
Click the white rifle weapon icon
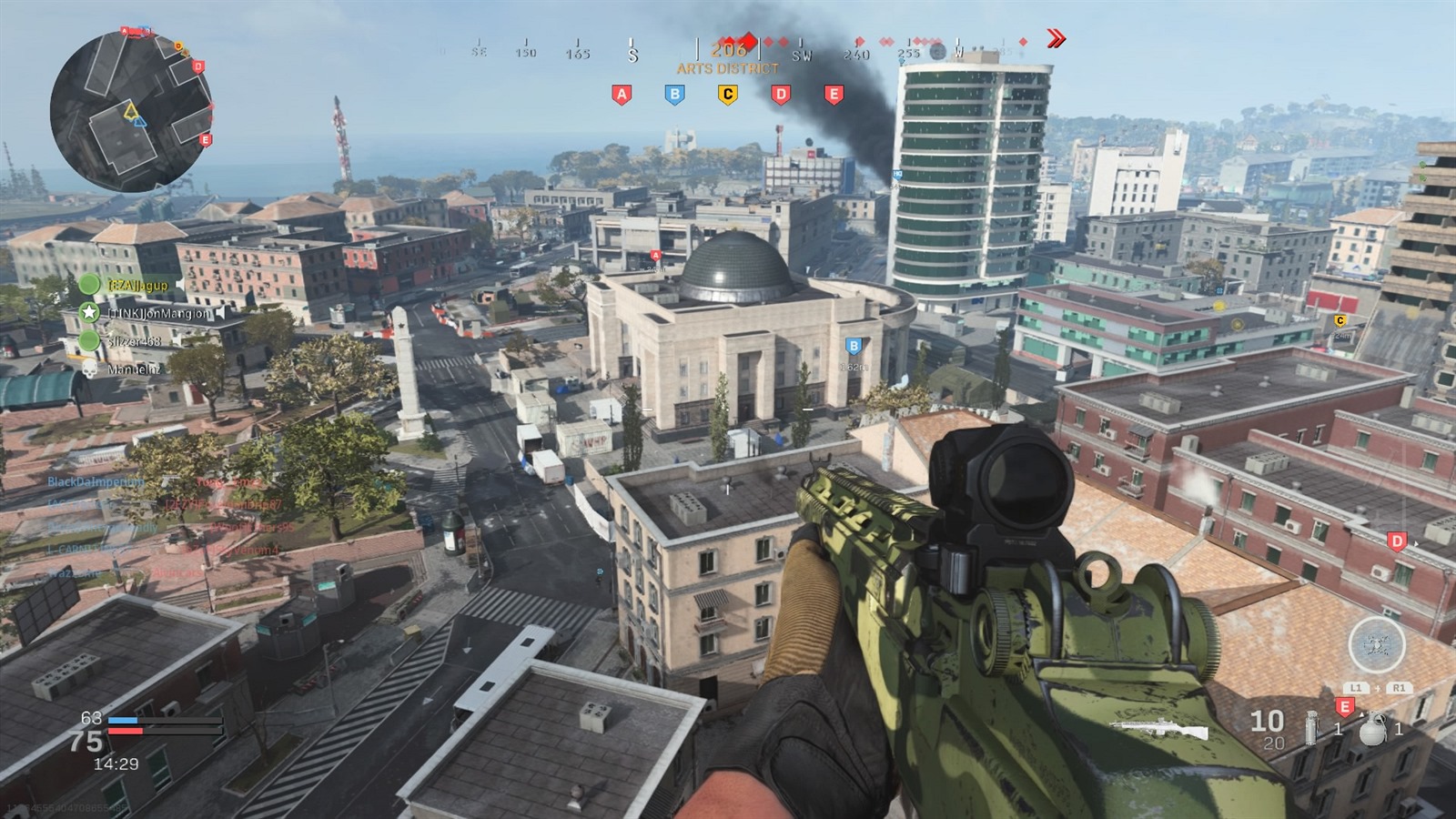coord(1159,729)
